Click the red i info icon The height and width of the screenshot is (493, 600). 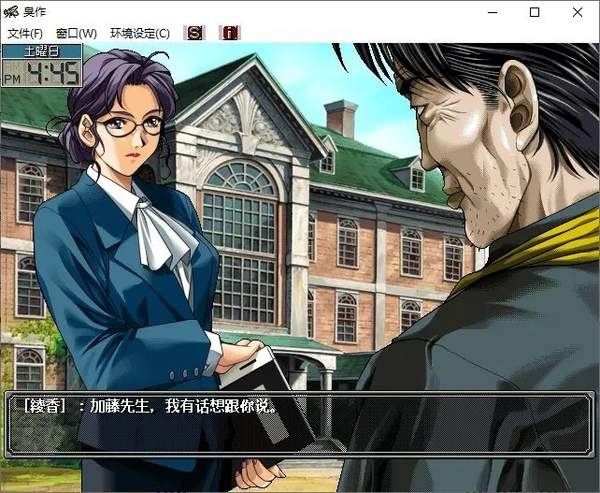(x=229, y=33)
